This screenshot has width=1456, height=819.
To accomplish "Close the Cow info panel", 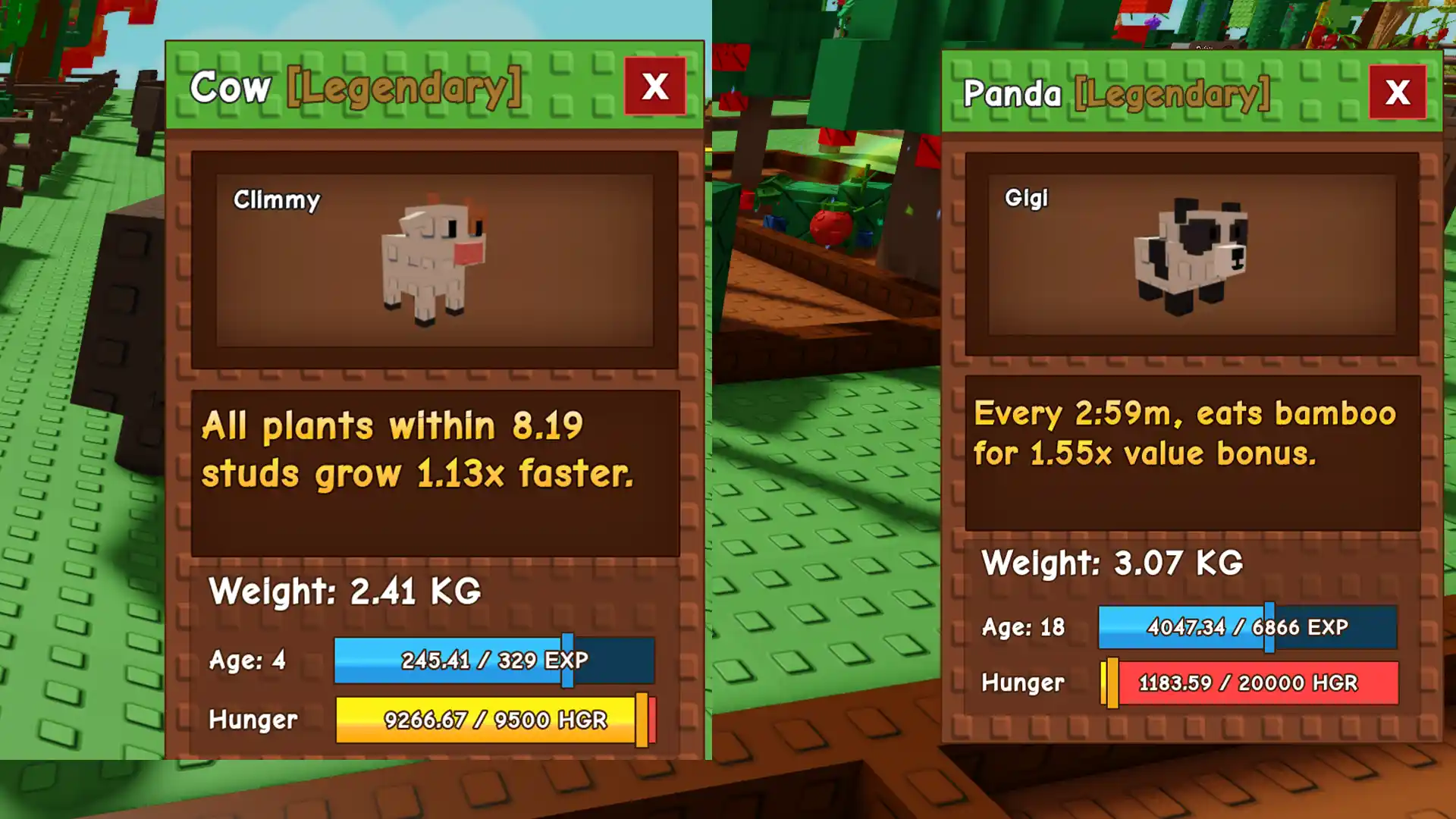I will click(x=655, y=86).
